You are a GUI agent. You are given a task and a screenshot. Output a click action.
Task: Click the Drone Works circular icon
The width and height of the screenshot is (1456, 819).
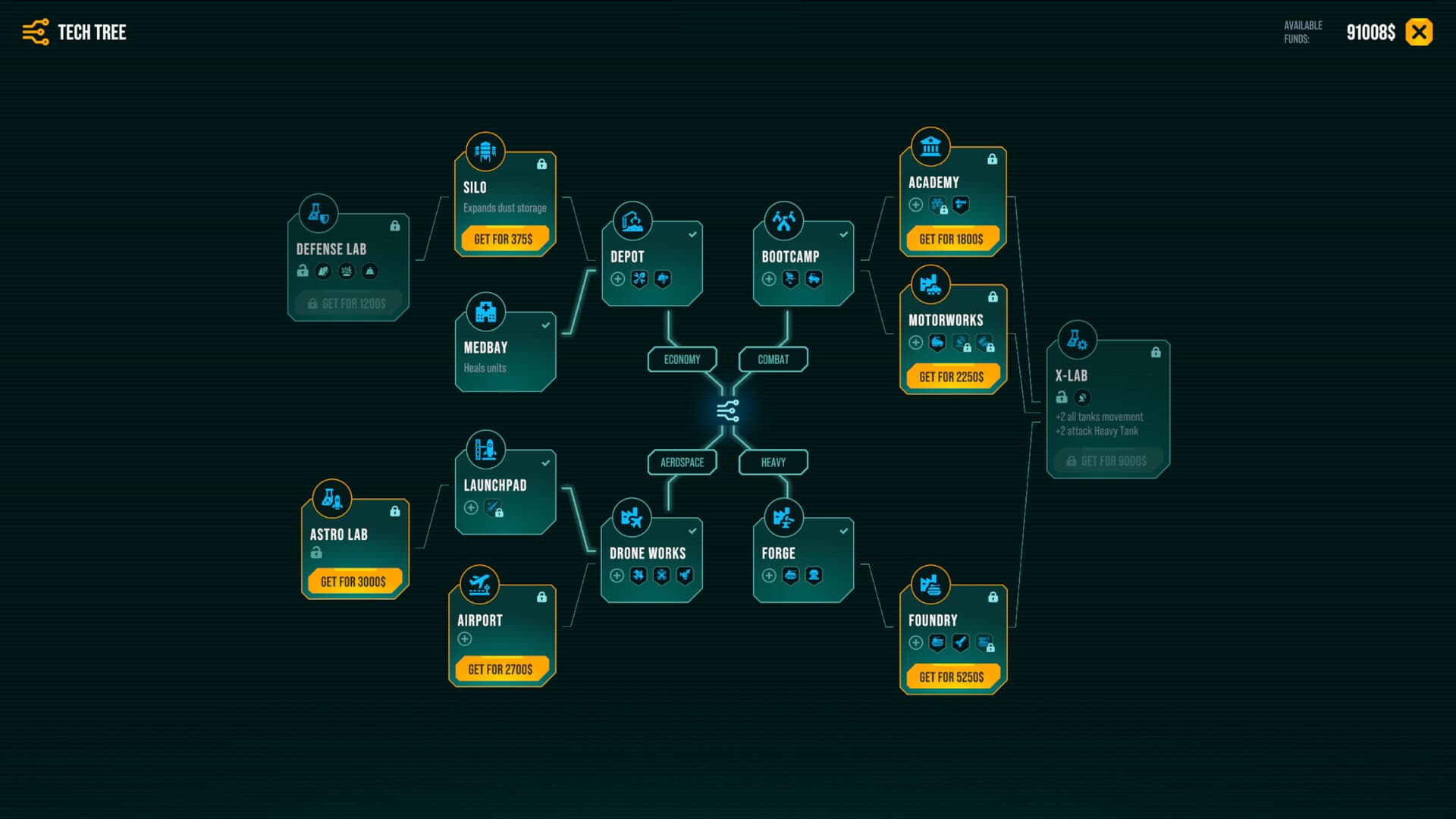click(632, 517)
